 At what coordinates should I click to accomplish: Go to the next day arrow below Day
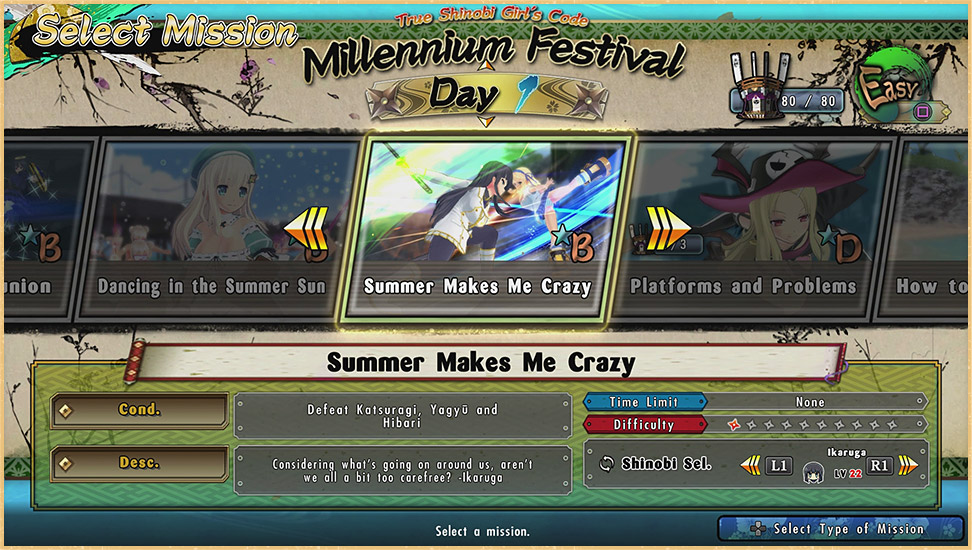pyautogui.click(x=485, y=122)
